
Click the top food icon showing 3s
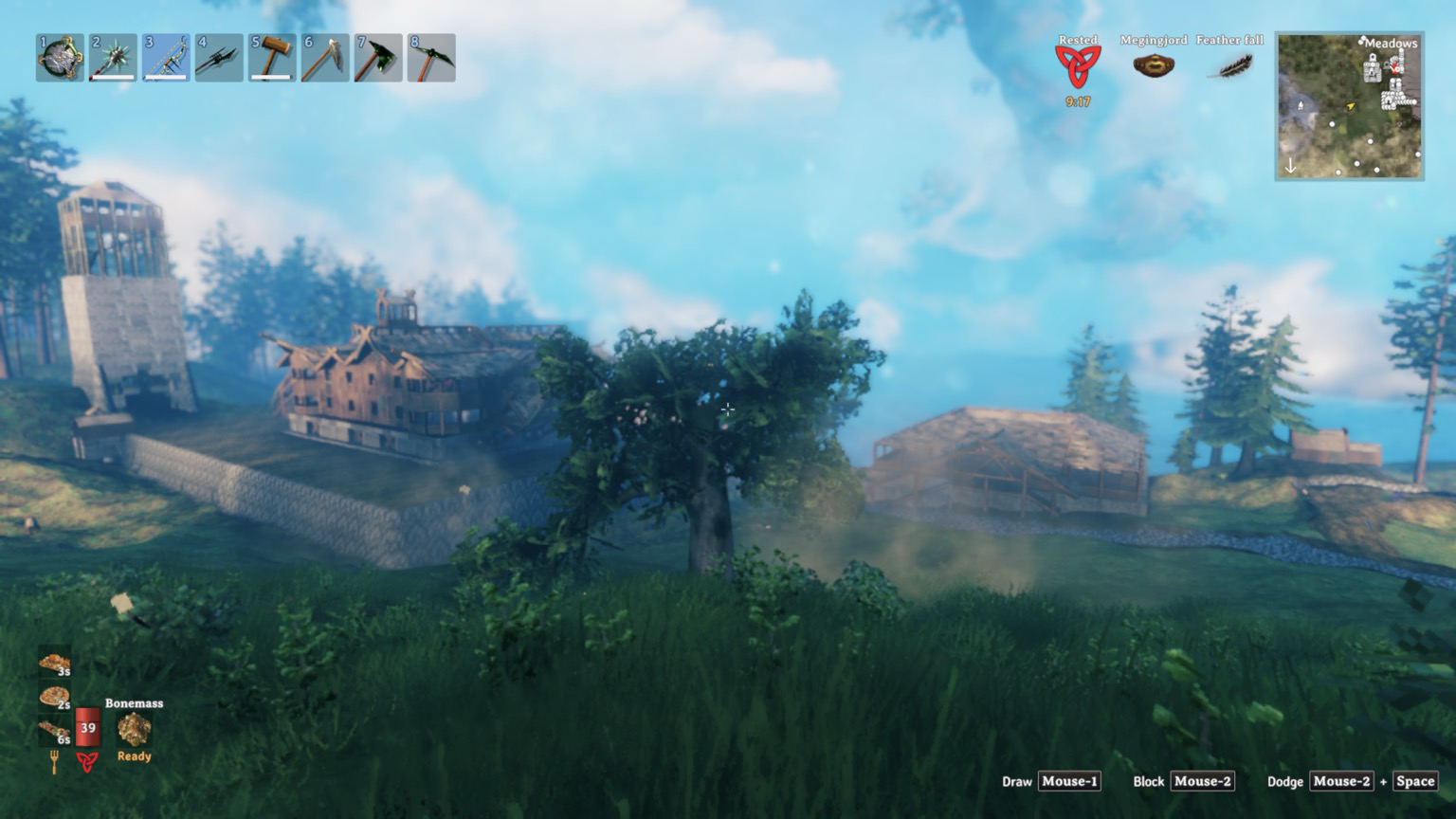click(x=54, y=663)
